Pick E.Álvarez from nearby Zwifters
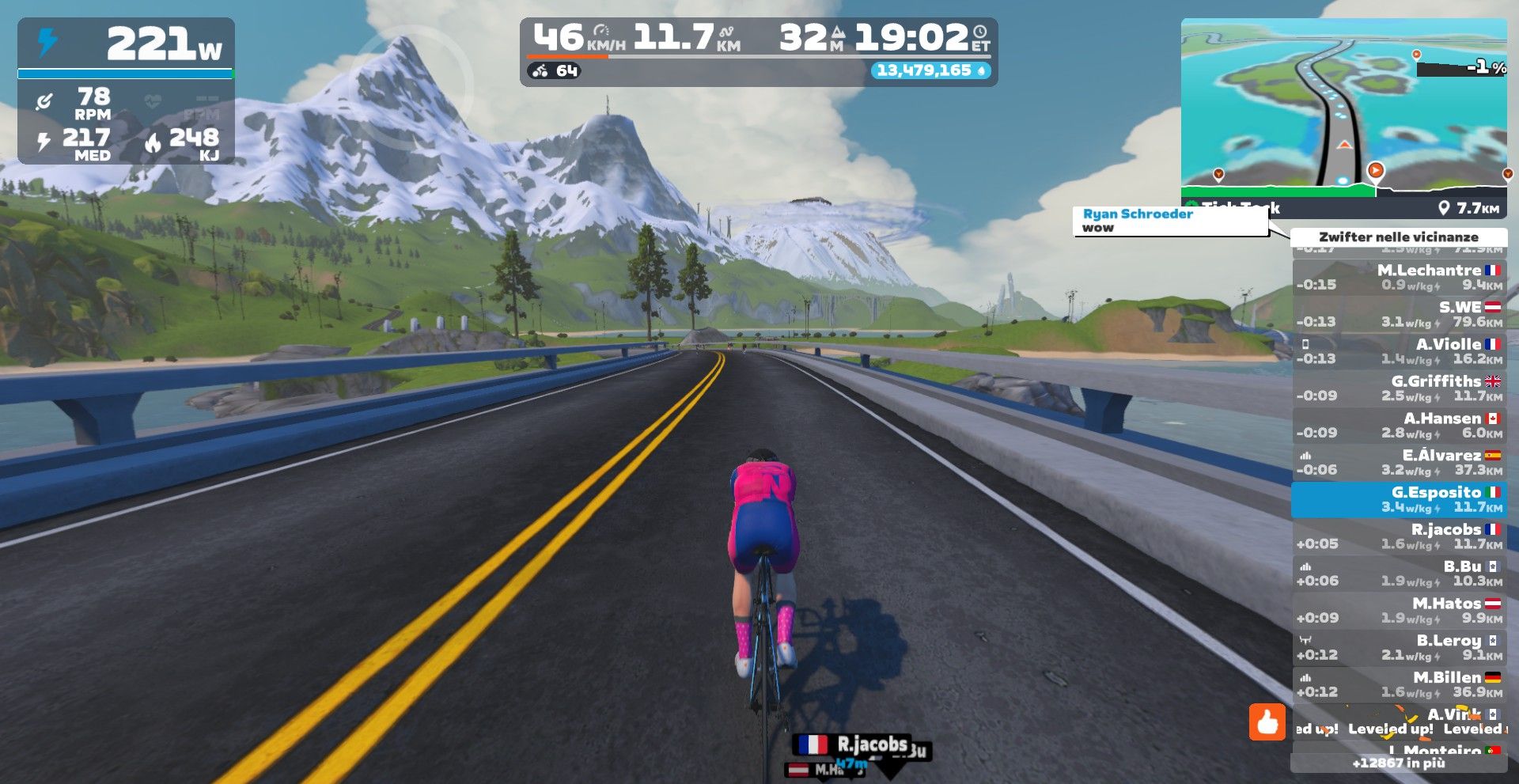Viewport: 1519px width, 784px height. 1399,463
